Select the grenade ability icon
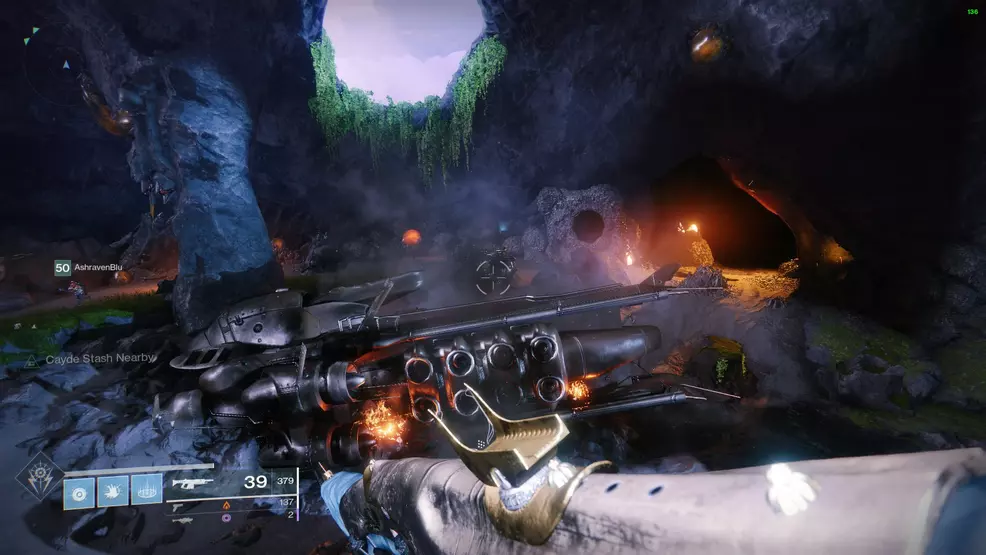986x555 pixels. [x=81, y=491]
